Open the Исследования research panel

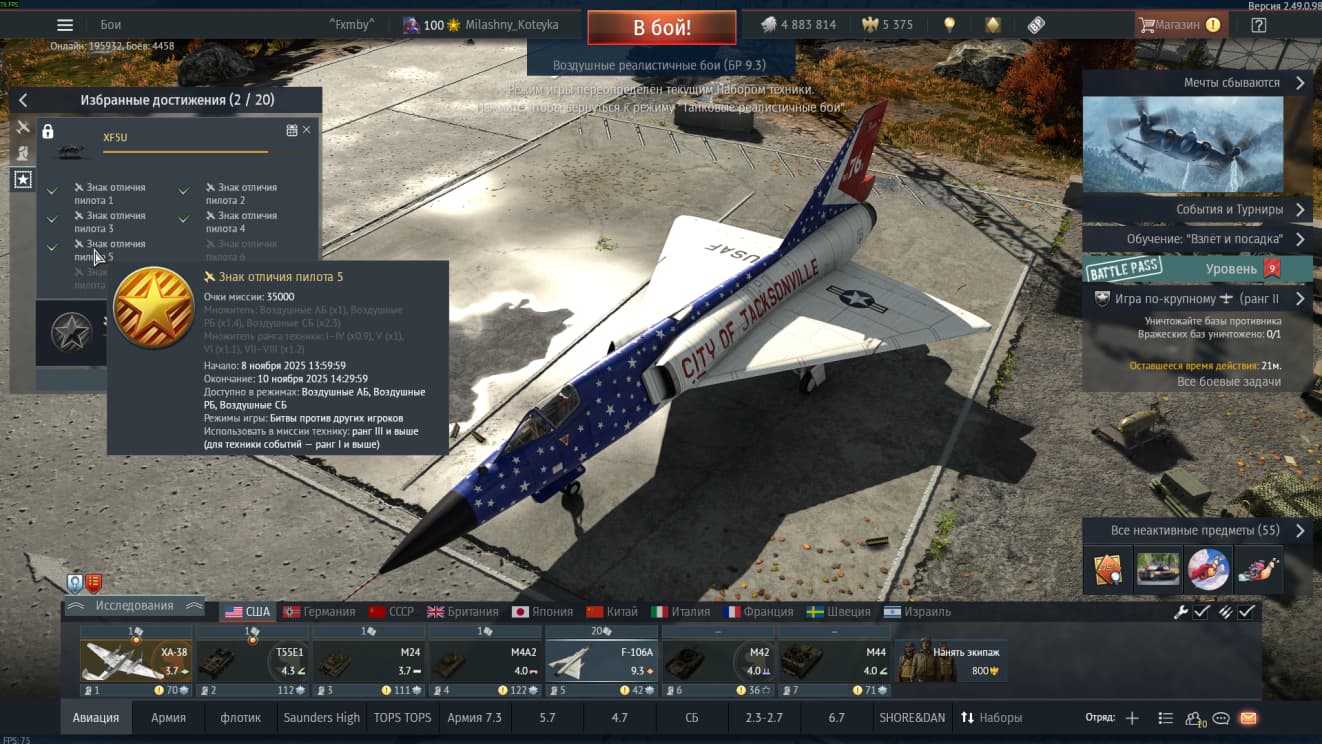point(134,606)
